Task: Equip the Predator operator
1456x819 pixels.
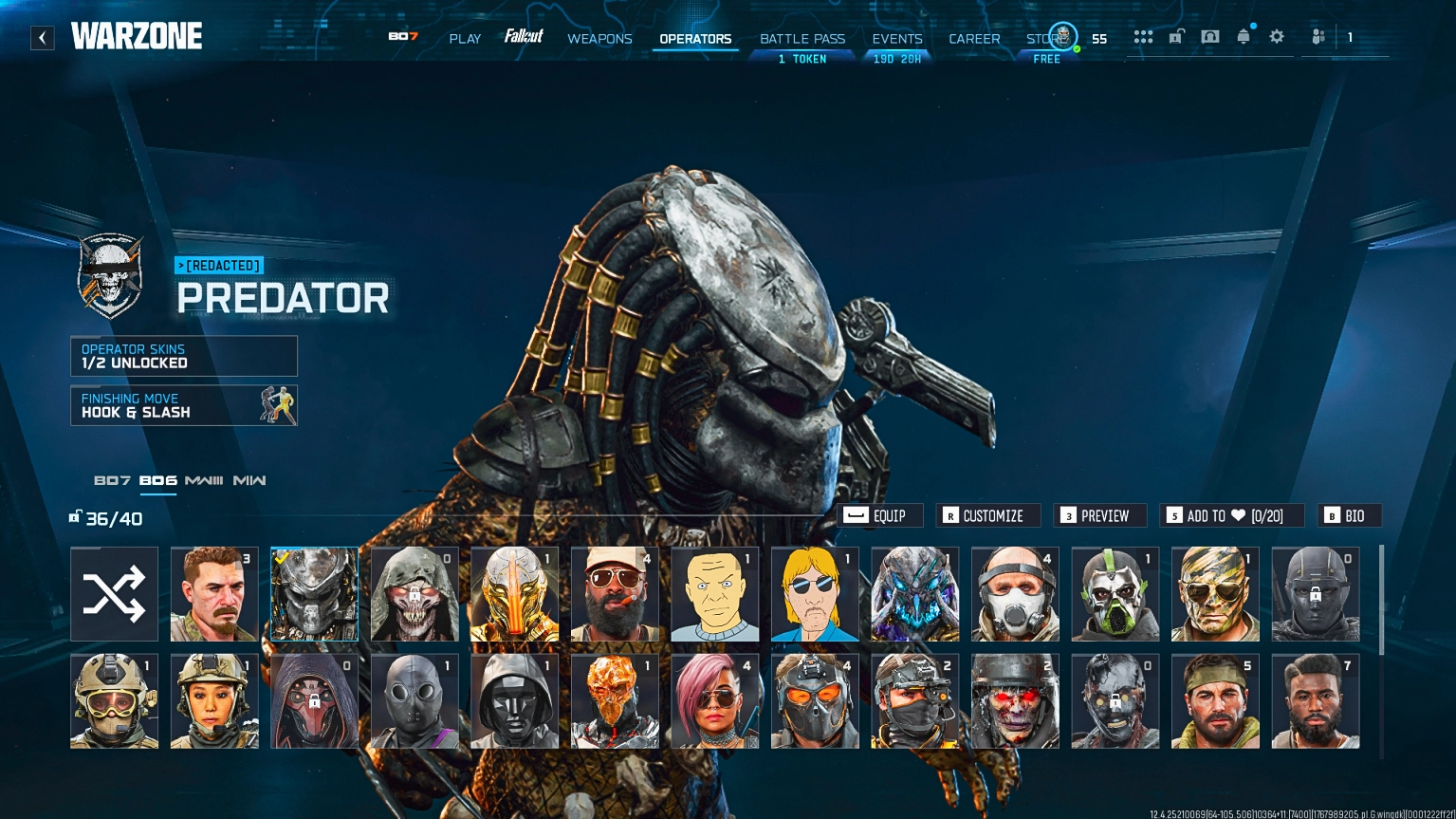Action: (x=880, y=515)
